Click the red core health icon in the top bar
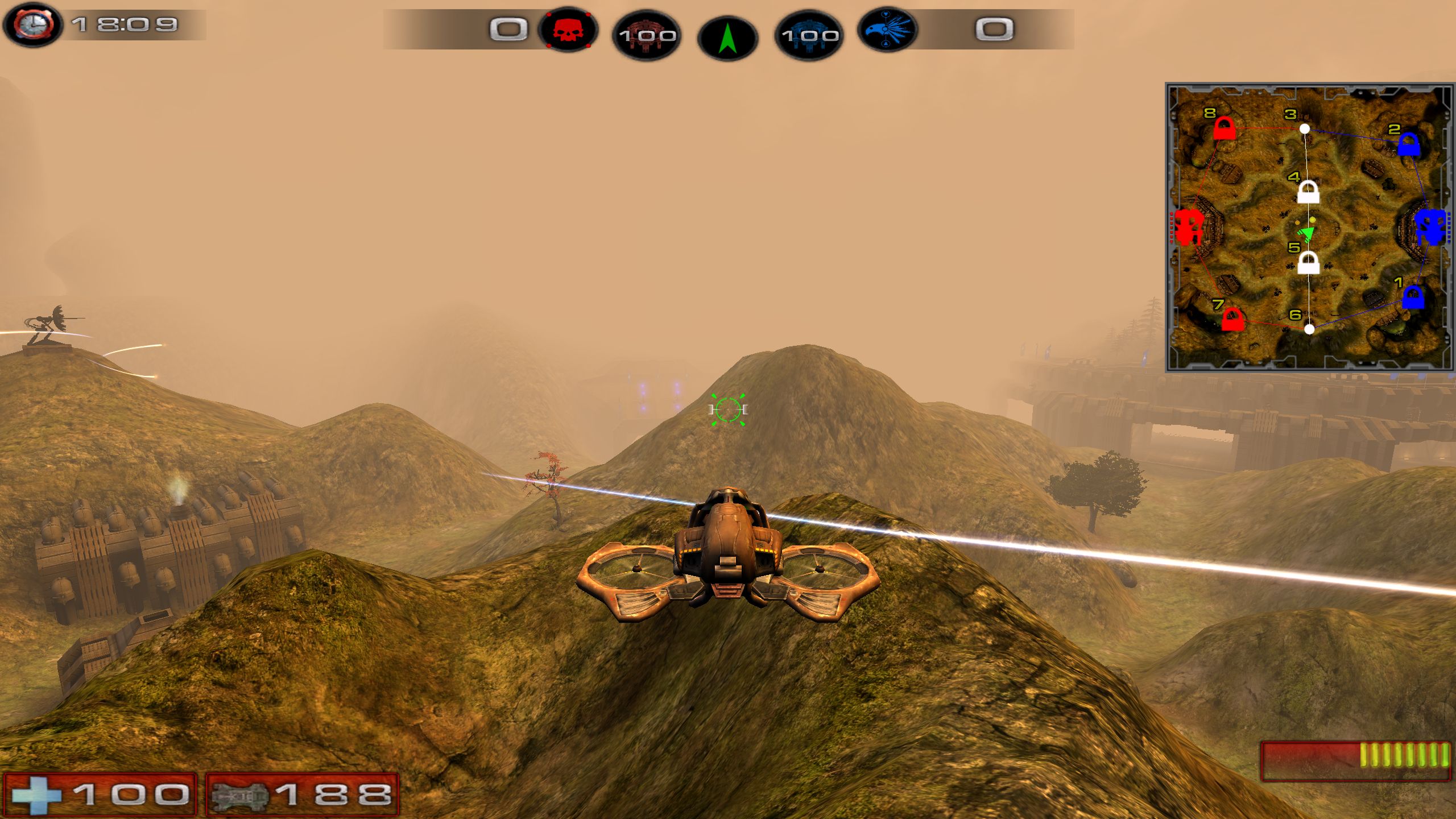The width and height of the screenshot is (1456, 819). click(x=647, y=36)
